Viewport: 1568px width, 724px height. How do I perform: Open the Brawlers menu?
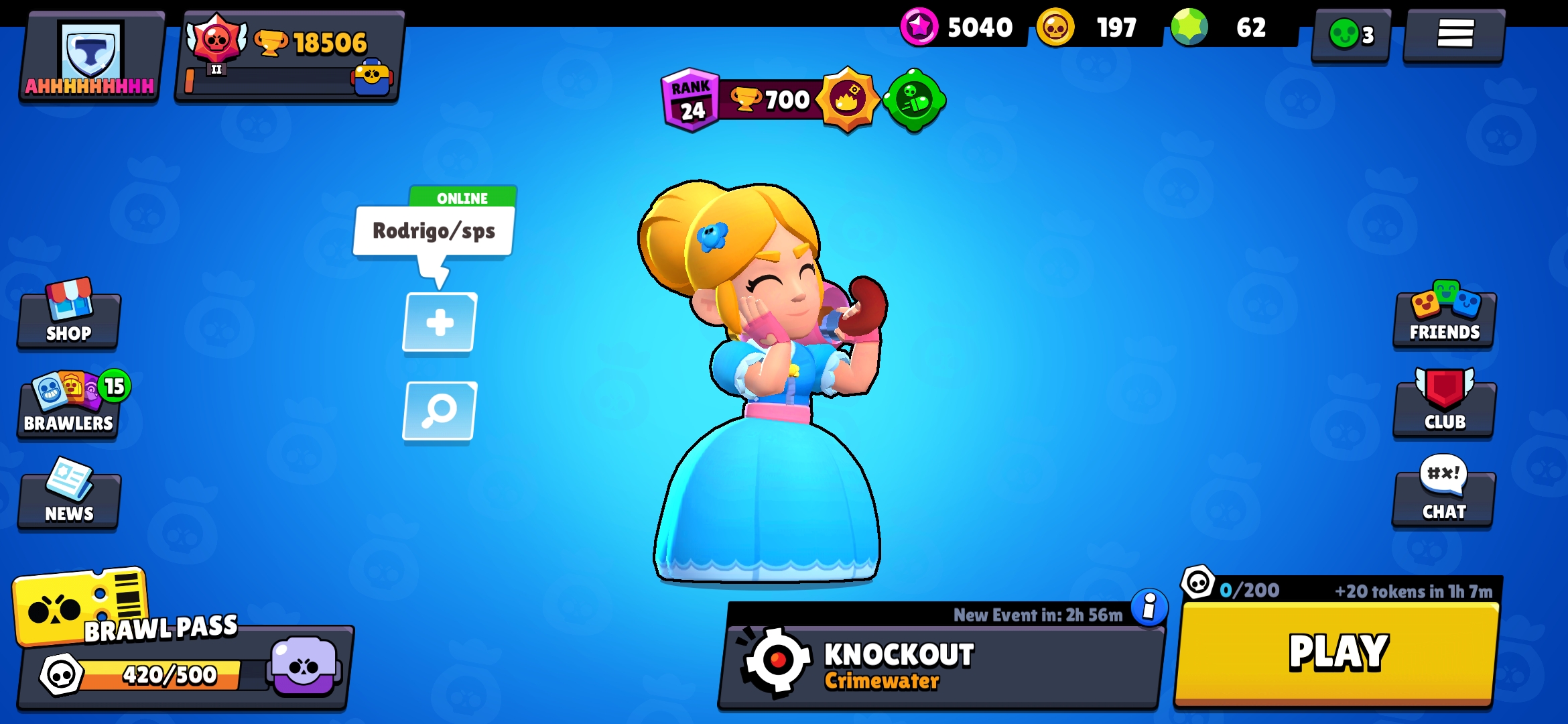tap(67, 409)
